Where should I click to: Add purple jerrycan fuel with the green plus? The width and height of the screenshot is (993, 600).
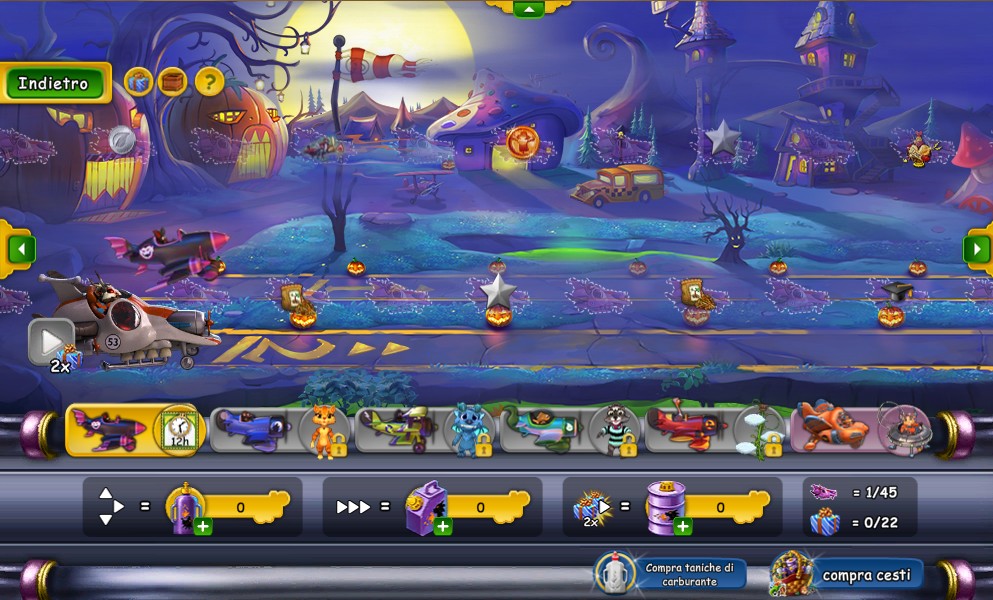pos(443,527)
